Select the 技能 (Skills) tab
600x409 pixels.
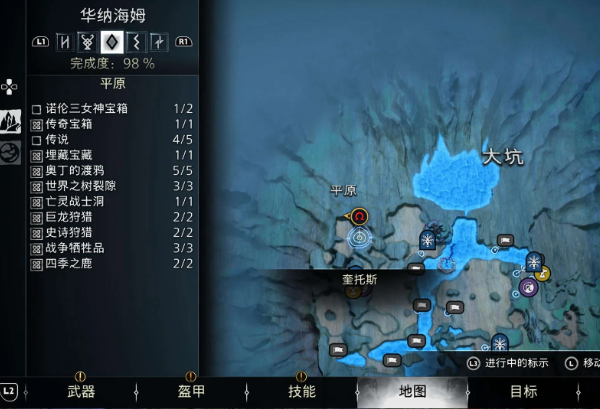click(x=301, y=391)
